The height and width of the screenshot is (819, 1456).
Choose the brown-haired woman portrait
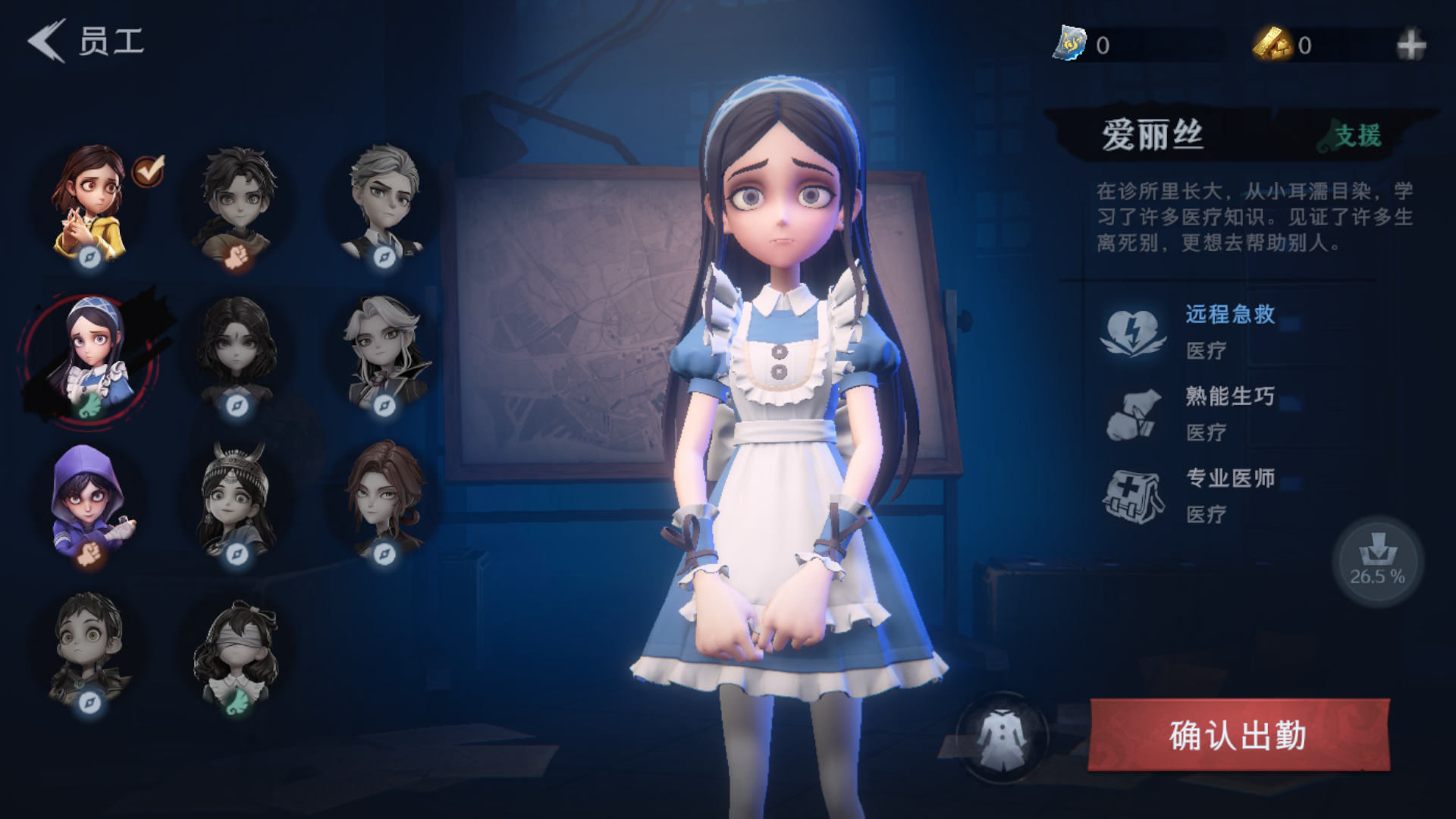pos(384,500)
